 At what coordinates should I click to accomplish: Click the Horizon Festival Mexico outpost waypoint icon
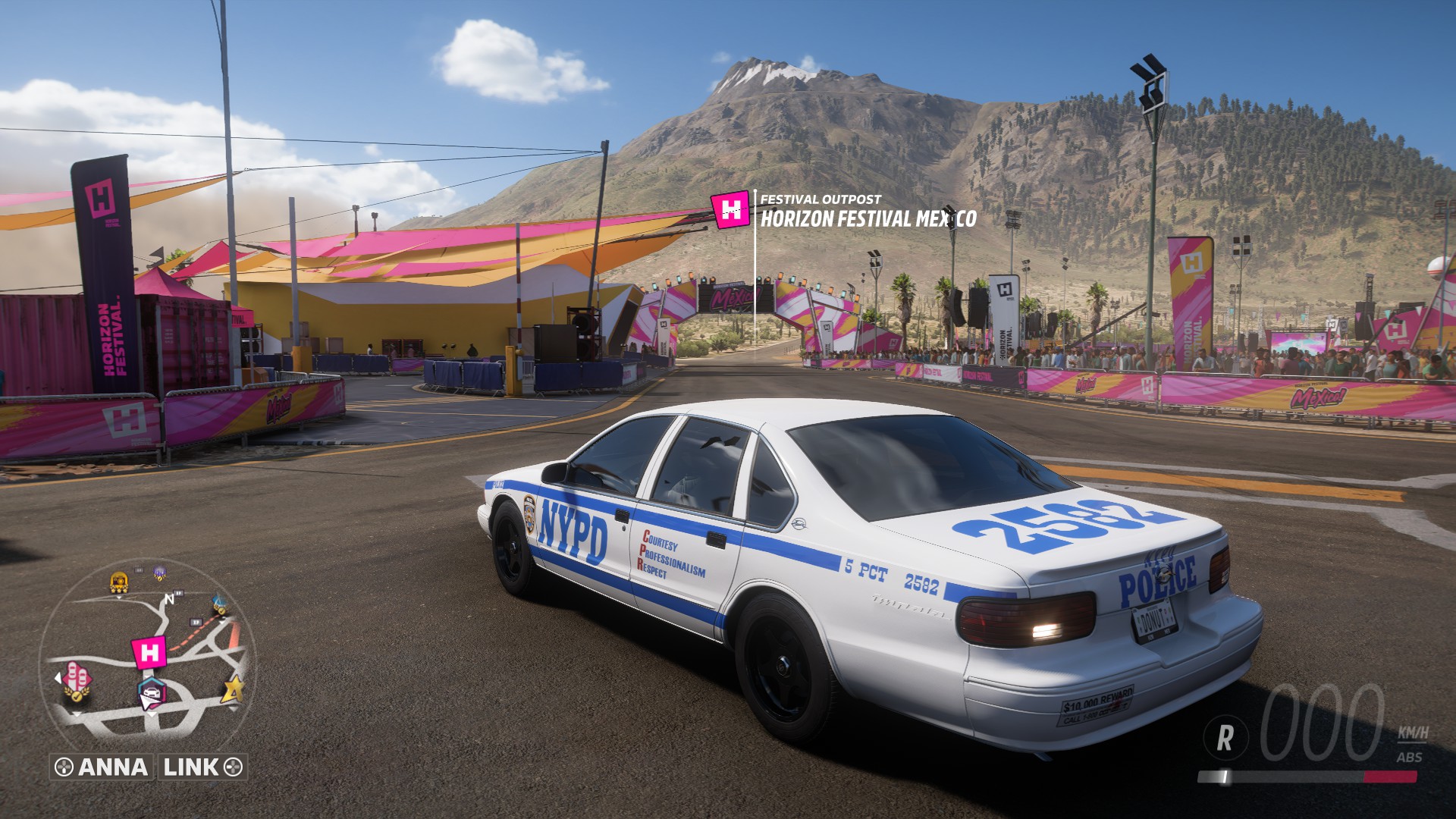730,210
